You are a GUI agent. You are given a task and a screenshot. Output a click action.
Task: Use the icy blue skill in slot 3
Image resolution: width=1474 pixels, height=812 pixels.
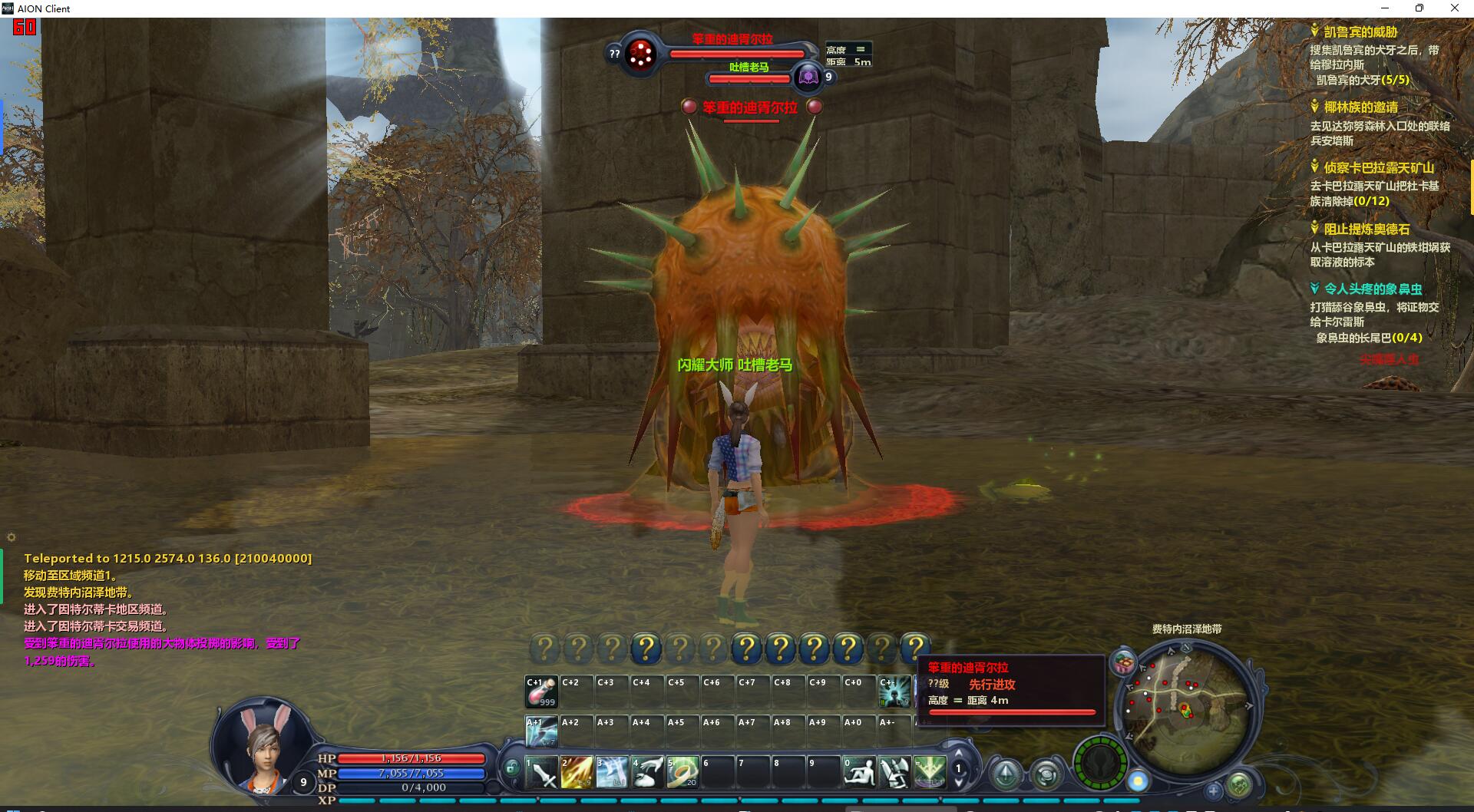point(612,771)
